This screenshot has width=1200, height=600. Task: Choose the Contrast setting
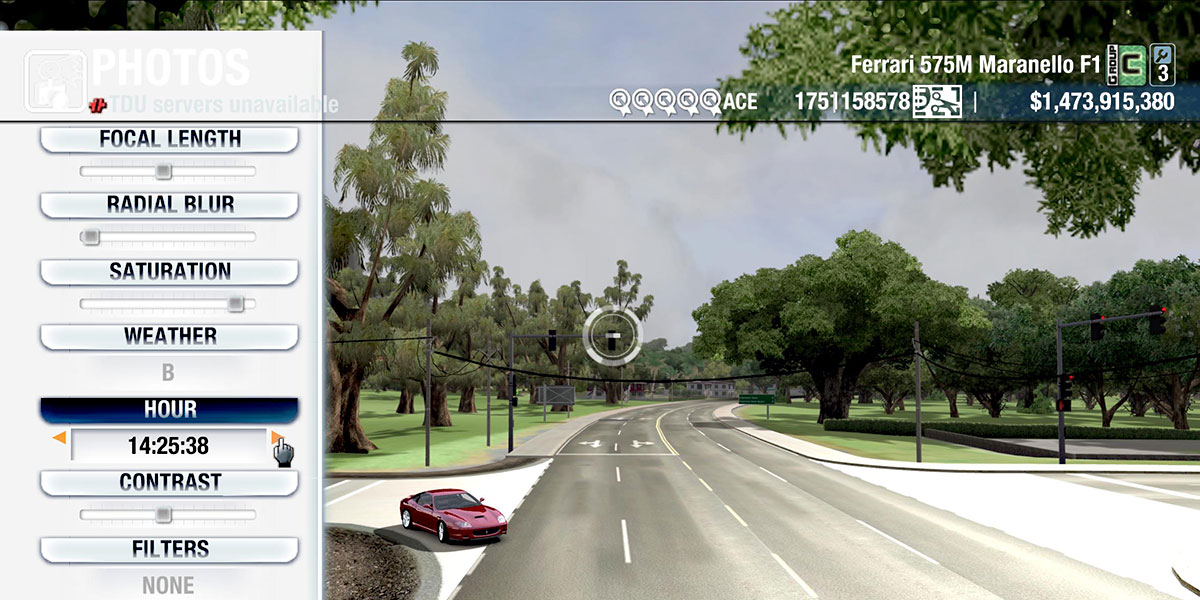click(169, 482)
